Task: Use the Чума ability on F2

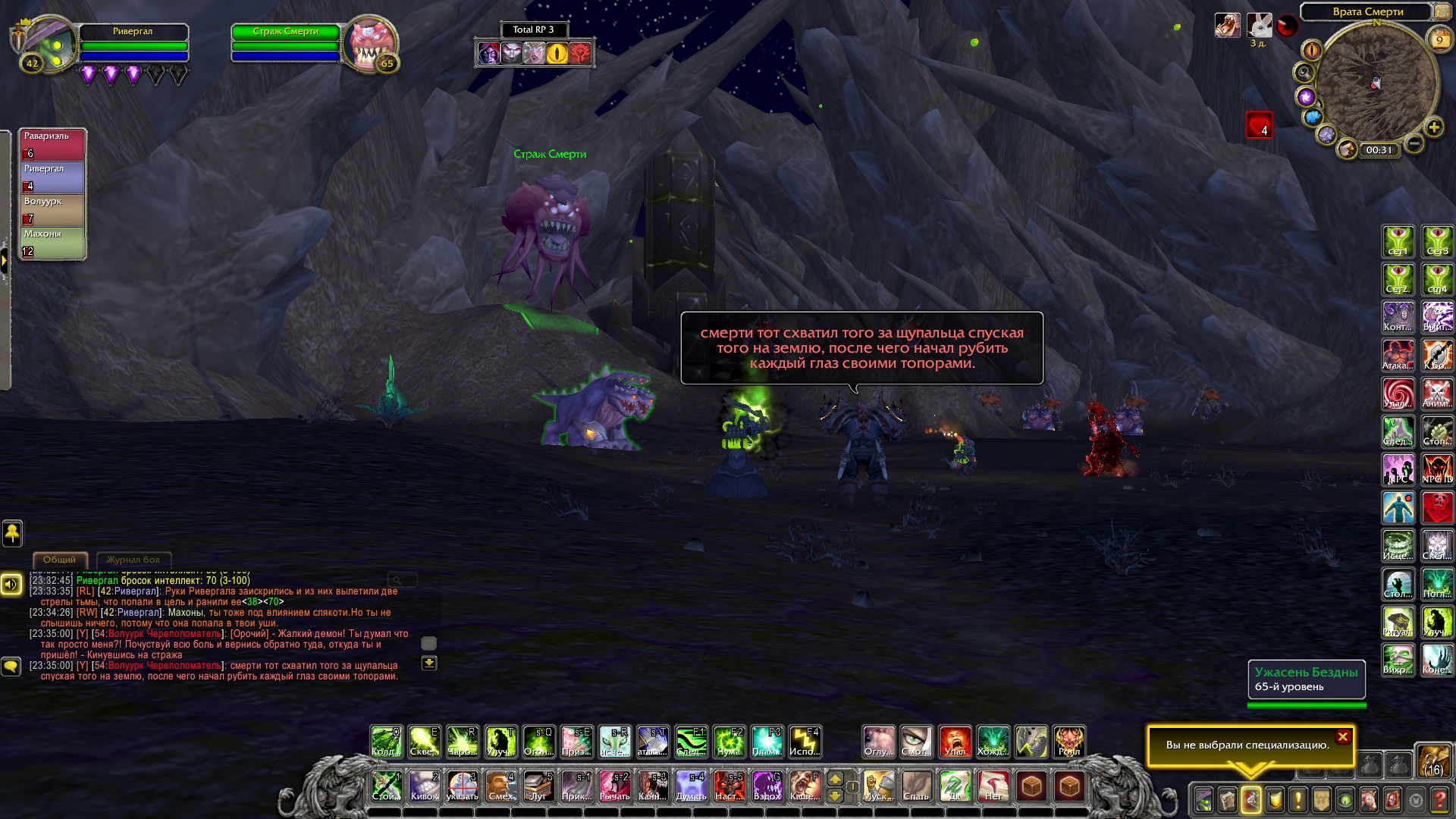Action: click(x=729, y=742)
